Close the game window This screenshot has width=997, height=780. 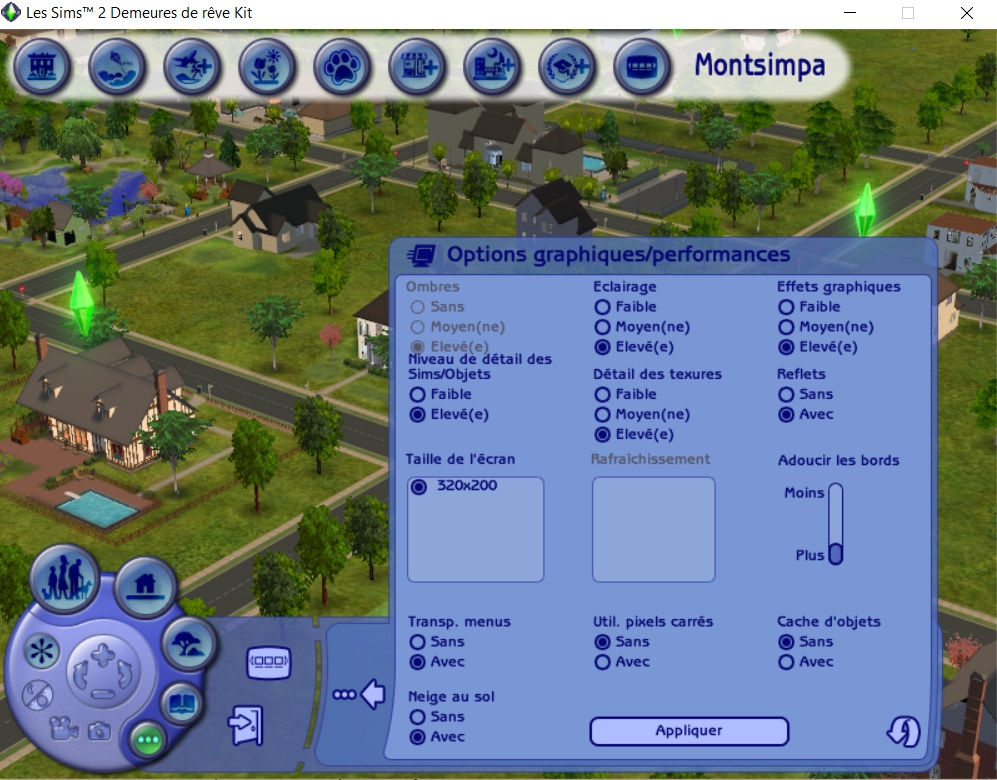(x=966, y=13)
